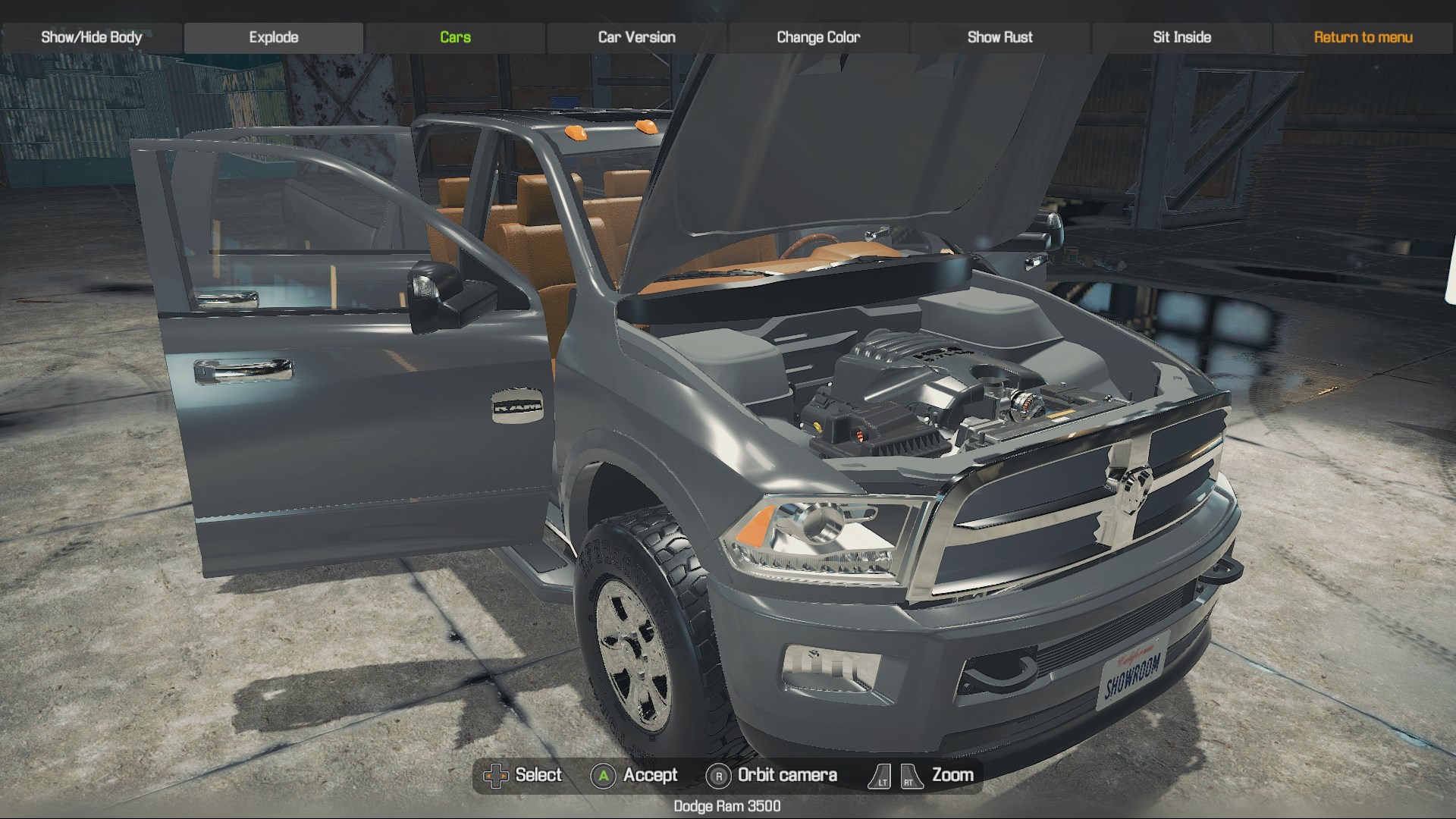
Task: Choose the Car Version option
Action: [637, 37]
